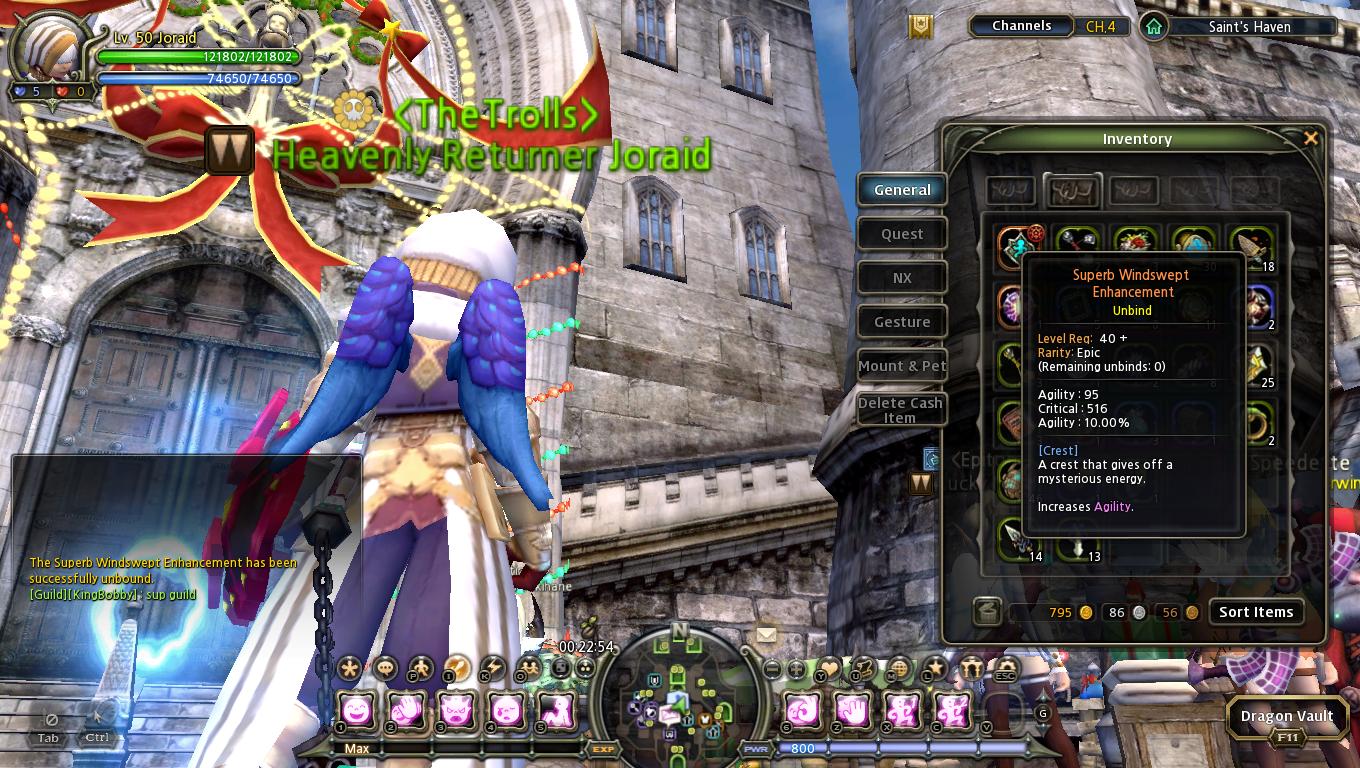1360x768 pixels.
Task: Select the NX inventory tab
Action: [x=902, y=278]
